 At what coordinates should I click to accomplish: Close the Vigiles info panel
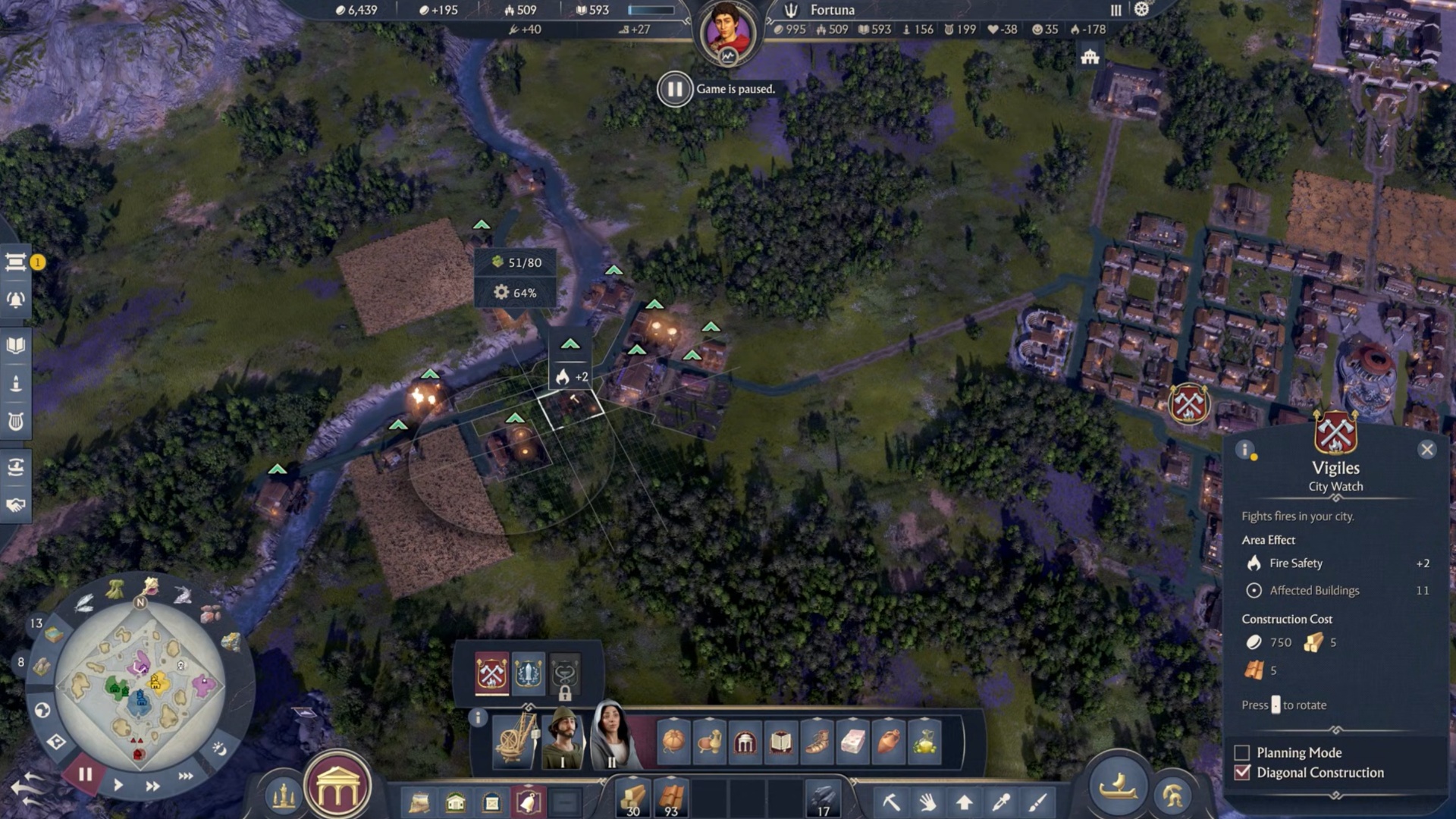[1426, 450]
